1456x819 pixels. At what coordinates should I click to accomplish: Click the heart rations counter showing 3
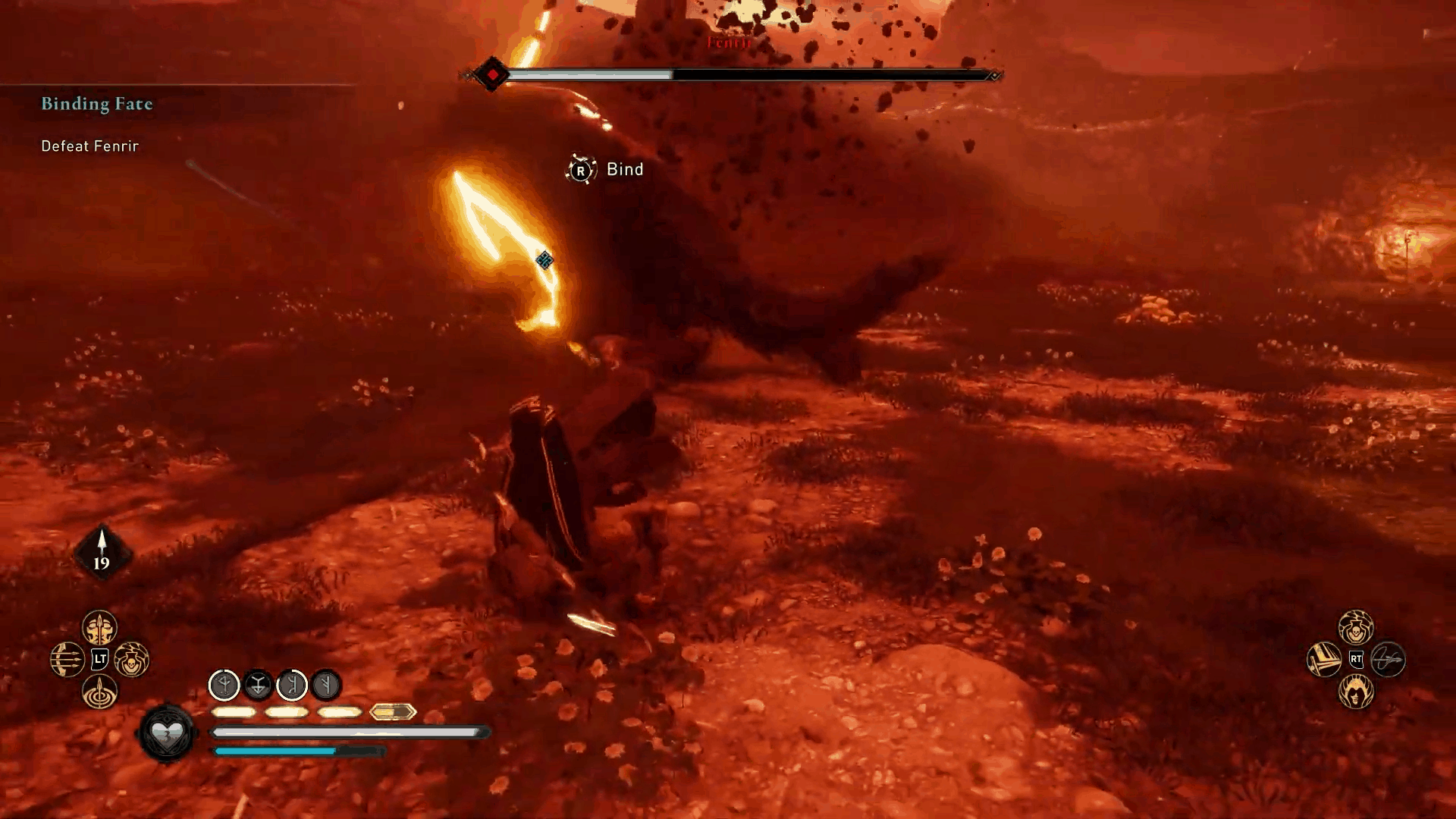(166, 734)
